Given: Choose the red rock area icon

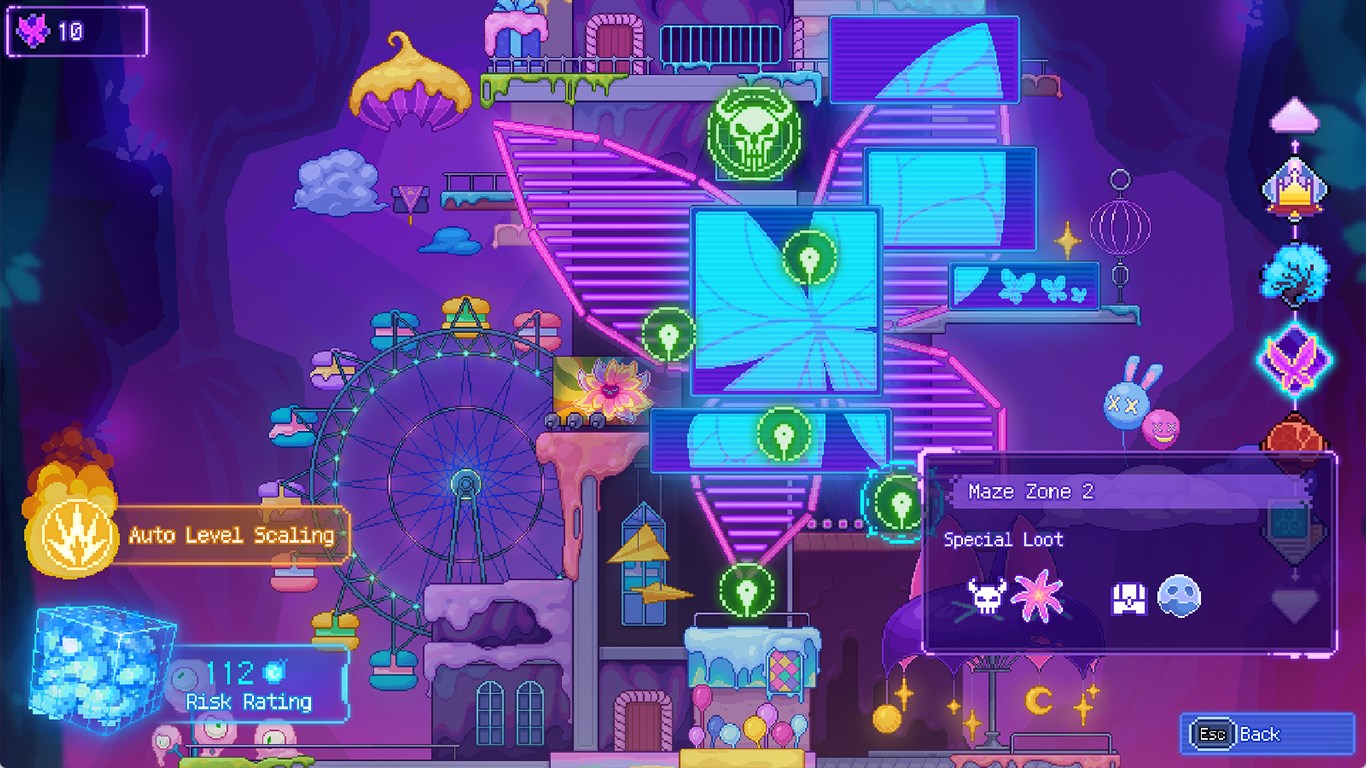Looking at the screenshot, I should tap(1296, 434).
